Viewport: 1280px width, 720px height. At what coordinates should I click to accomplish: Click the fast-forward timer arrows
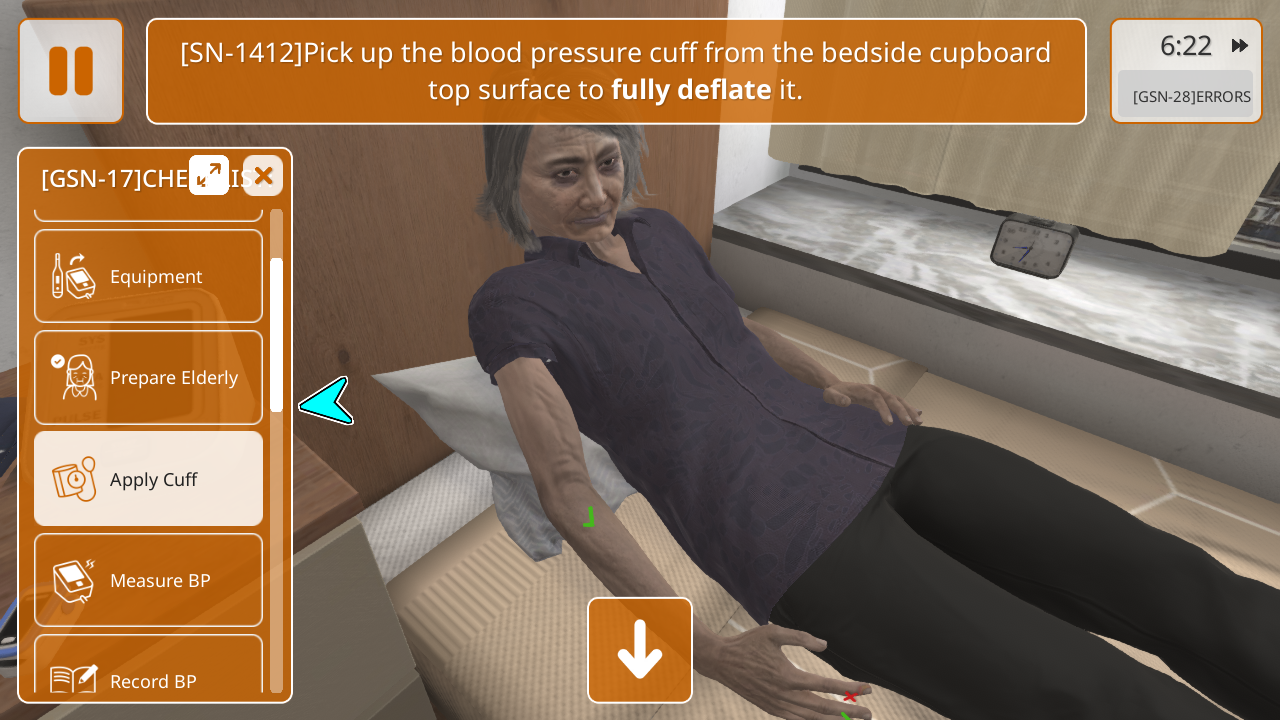1240,46
